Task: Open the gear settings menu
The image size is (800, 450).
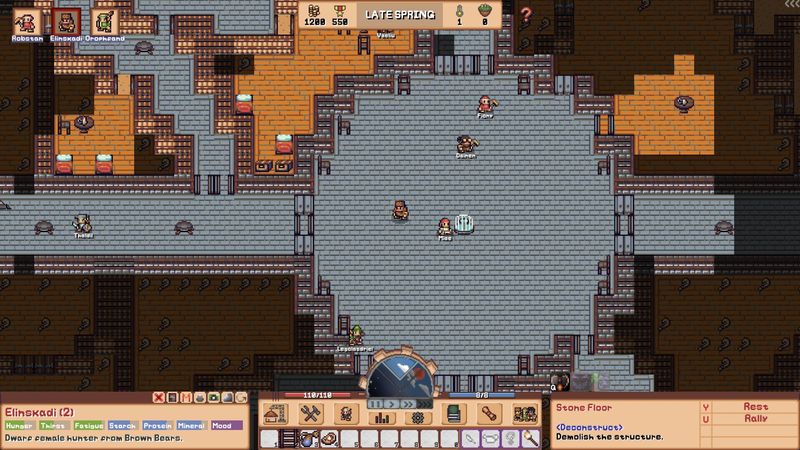Action: [x=417, y=416]
